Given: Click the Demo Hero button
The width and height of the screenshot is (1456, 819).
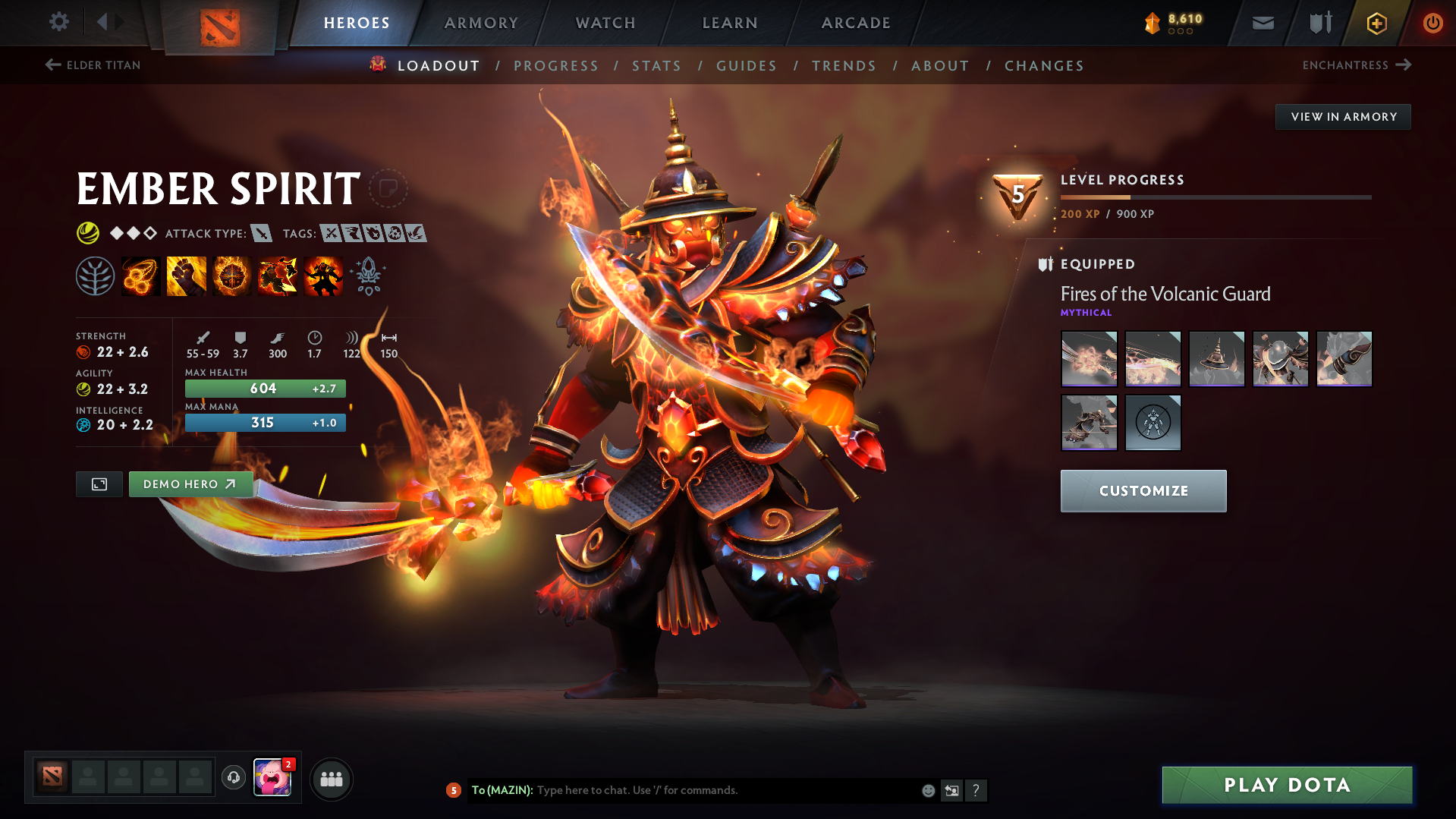Looking at the screenshot, I should tap(190, 484).
